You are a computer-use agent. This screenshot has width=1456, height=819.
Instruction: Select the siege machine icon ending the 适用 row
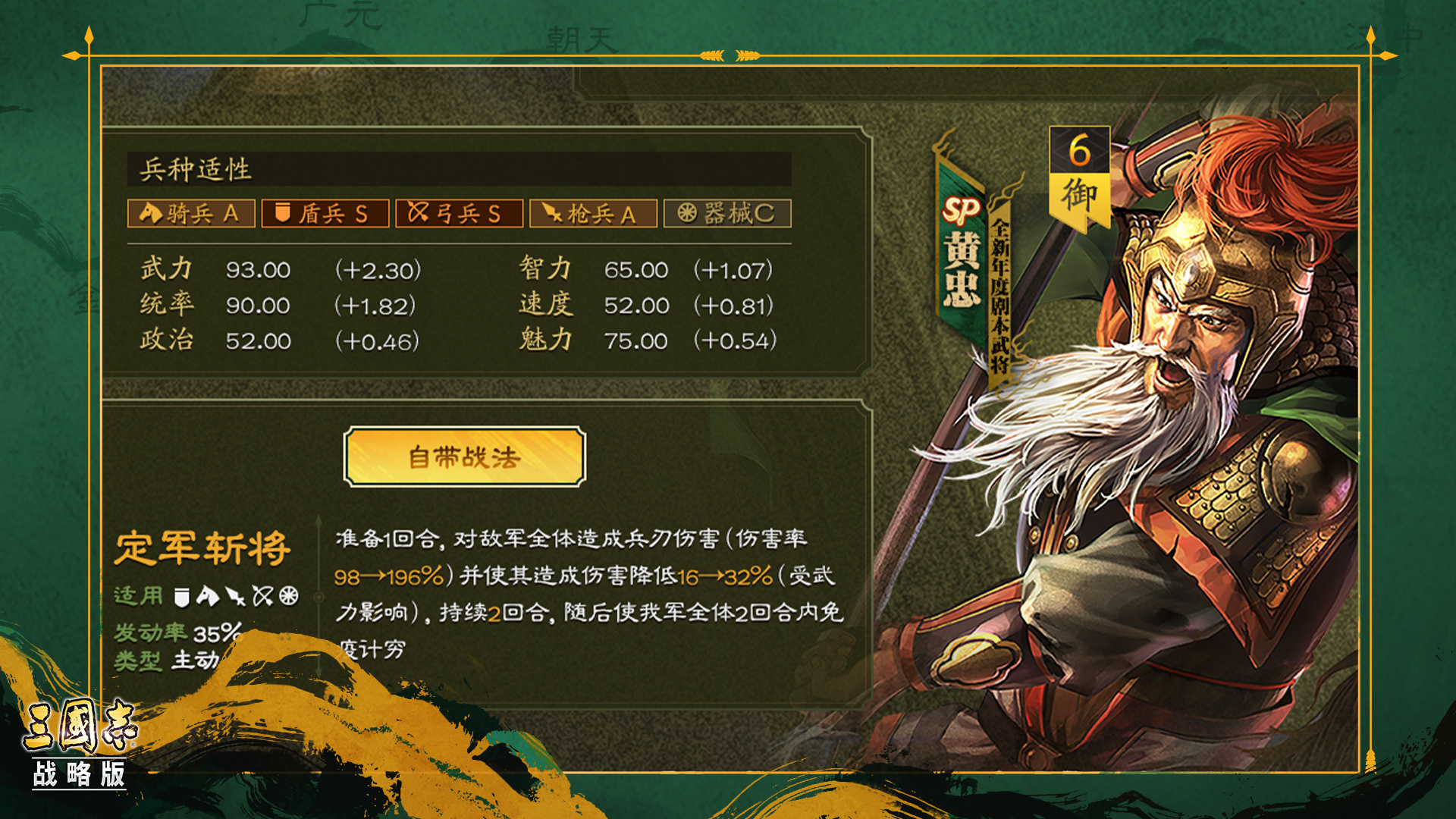[x=290, y=598]
